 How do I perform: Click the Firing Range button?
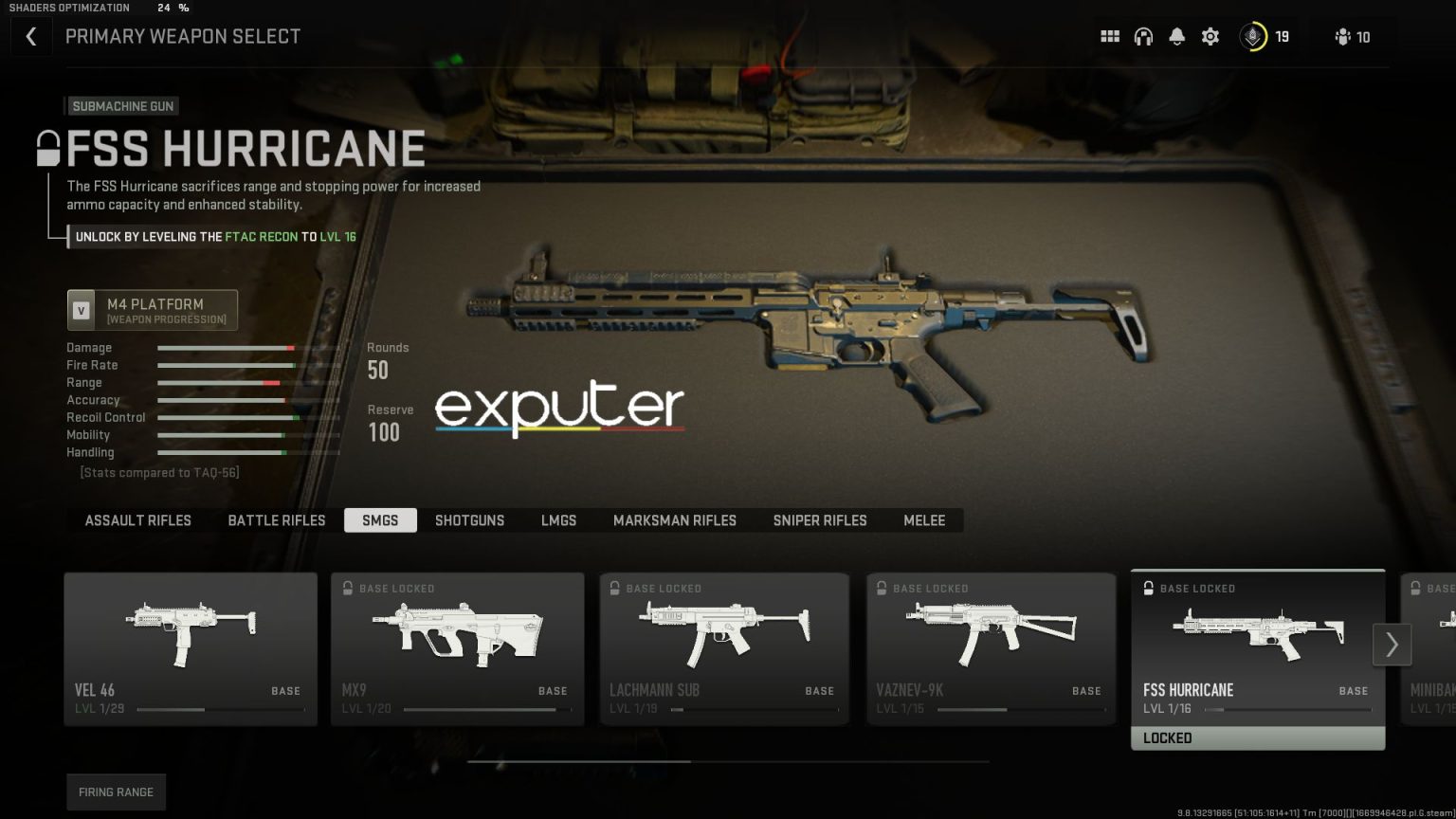coord(116,792)
